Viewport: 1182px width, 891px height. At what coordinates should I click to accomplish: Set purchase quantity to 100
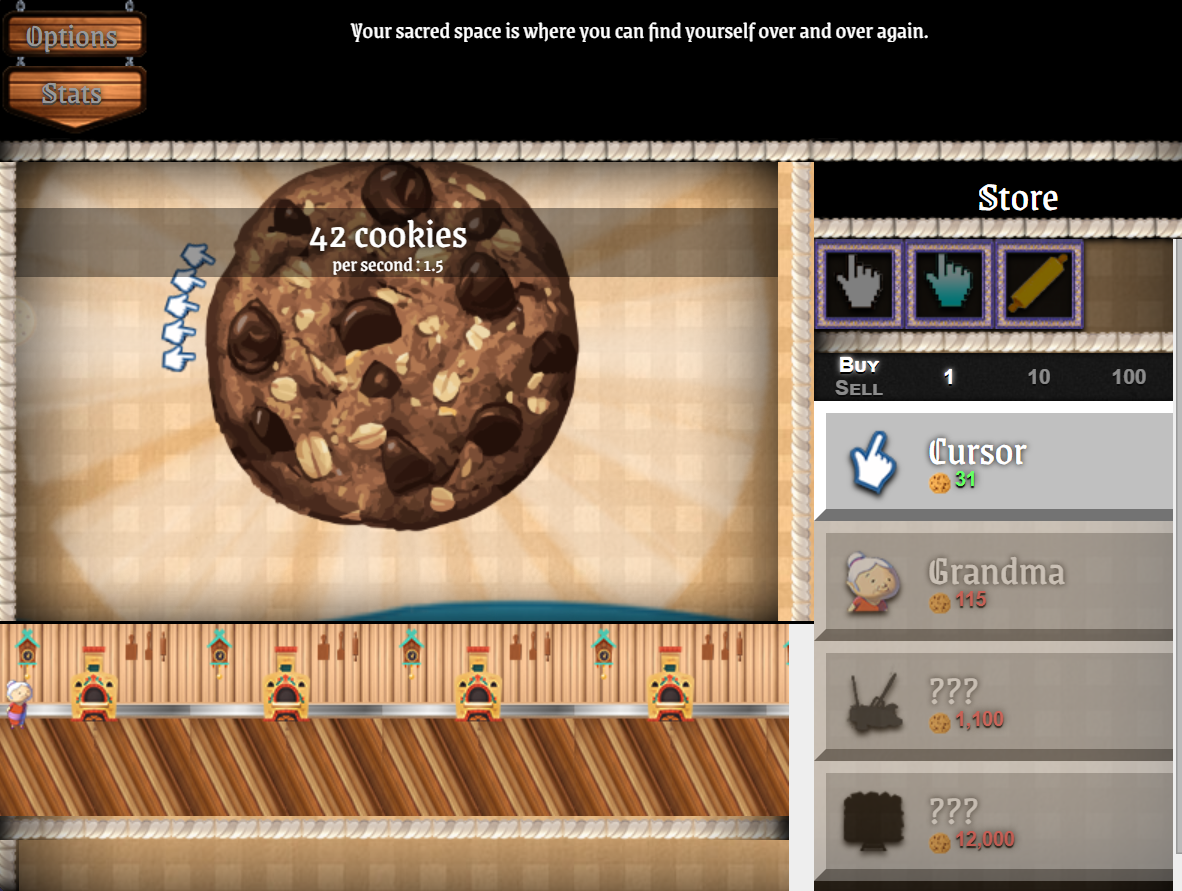coord(1129,377)
